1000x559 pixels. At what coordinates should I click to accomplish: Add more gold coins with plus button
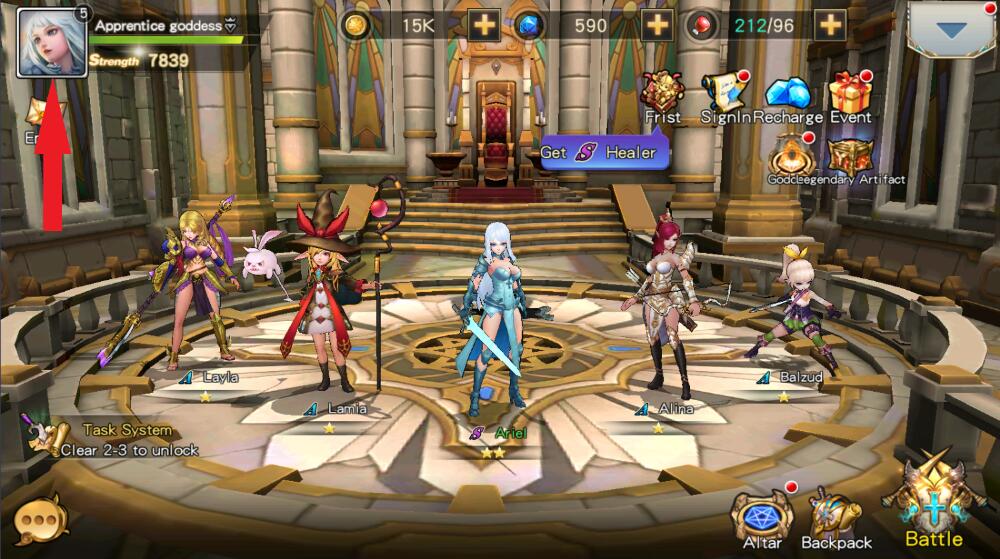(484, 26)
